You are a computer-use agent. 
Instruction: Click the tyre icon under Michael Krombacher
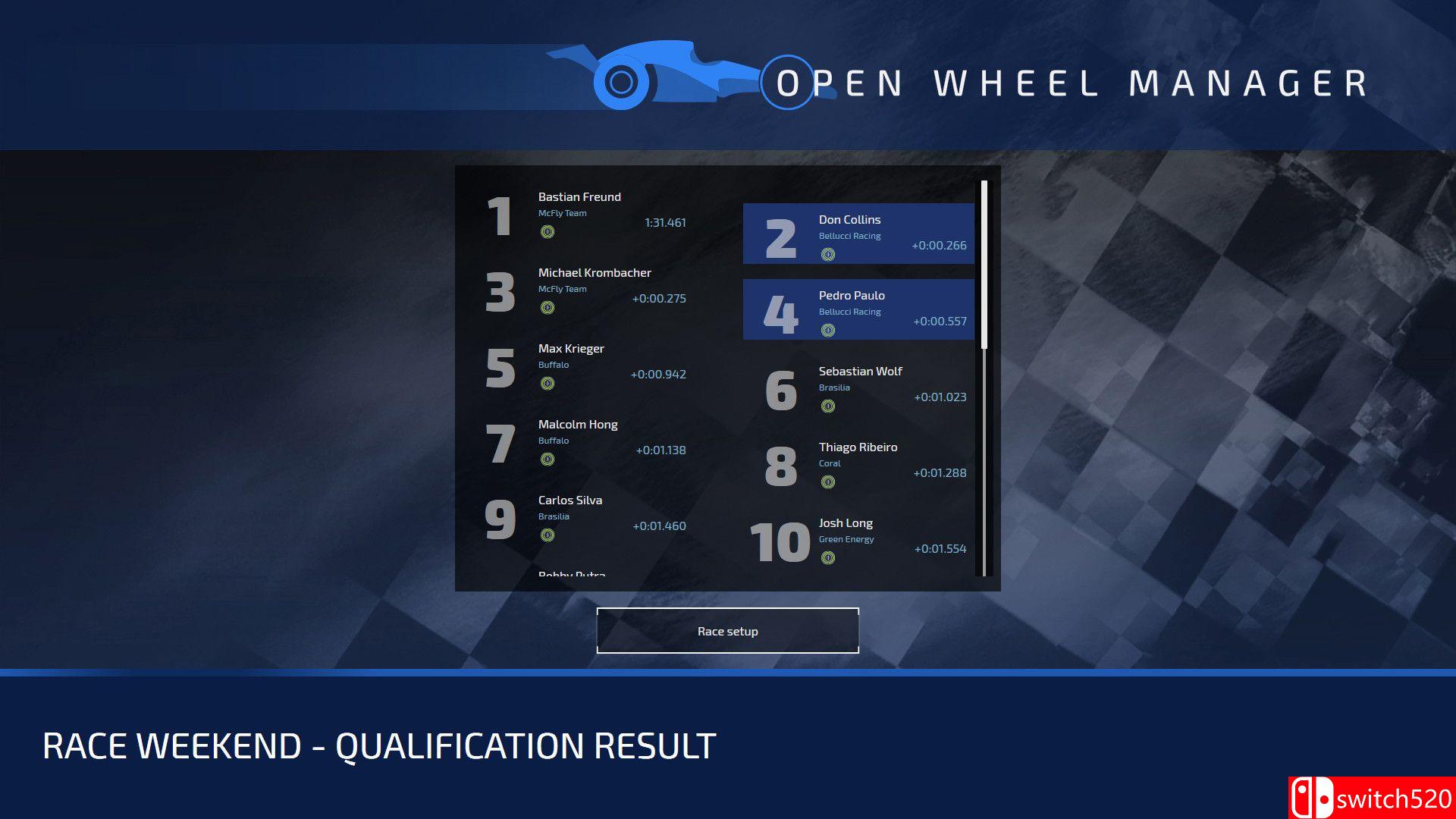548,308
